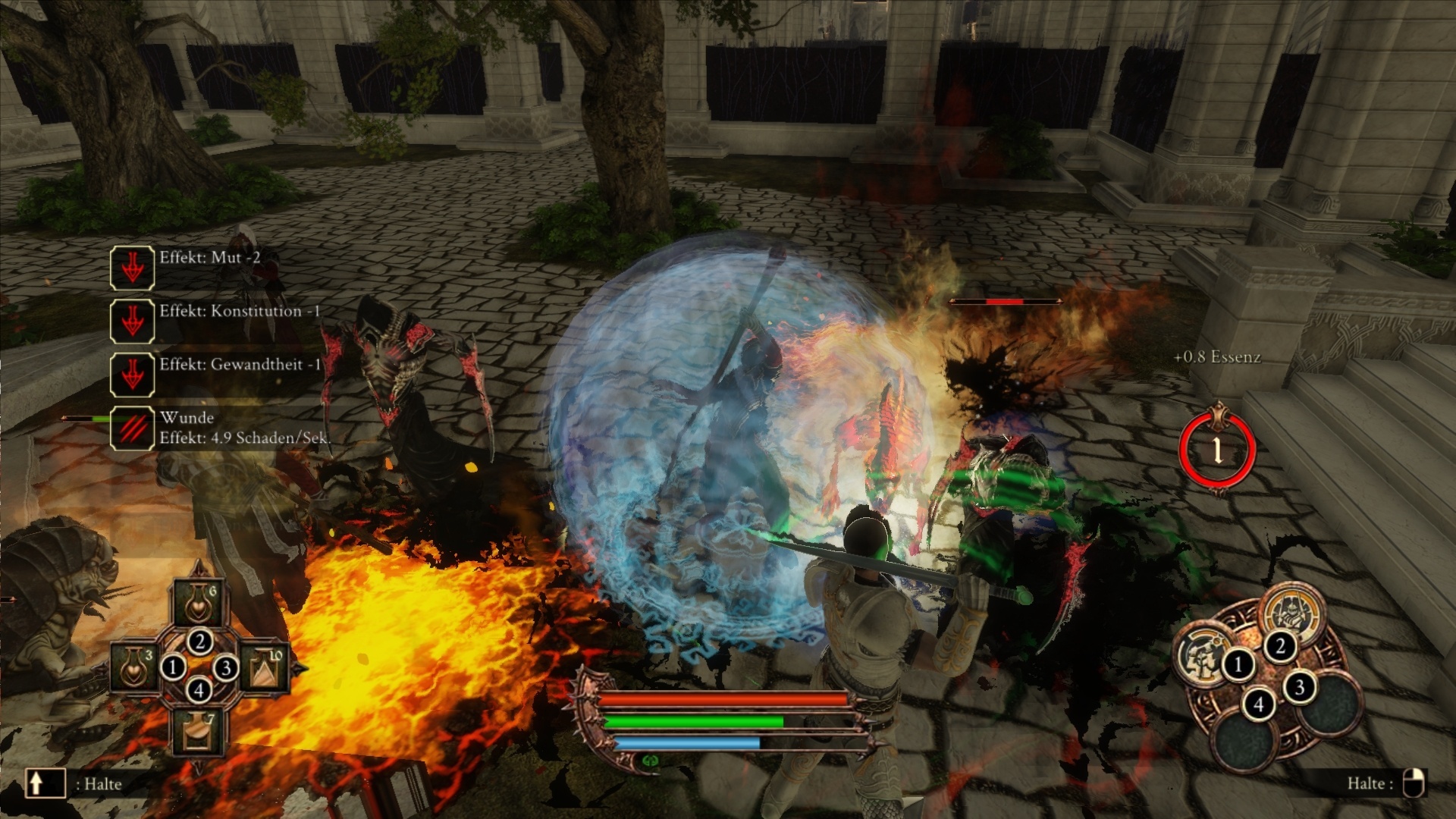Select combat skill 1 in the skill wheel

[1204, 658]
